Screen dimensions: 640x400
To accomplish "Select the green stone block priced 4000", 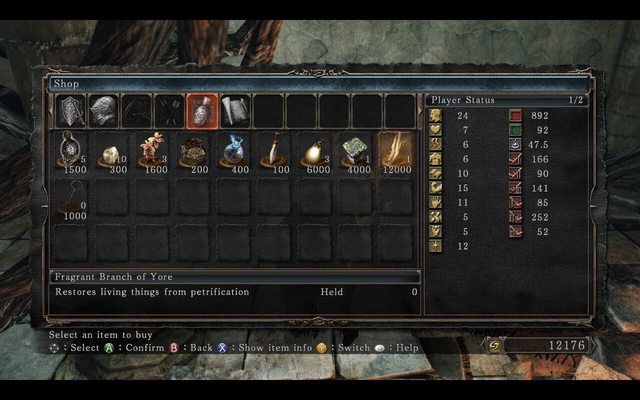I will tap(356, 152).
